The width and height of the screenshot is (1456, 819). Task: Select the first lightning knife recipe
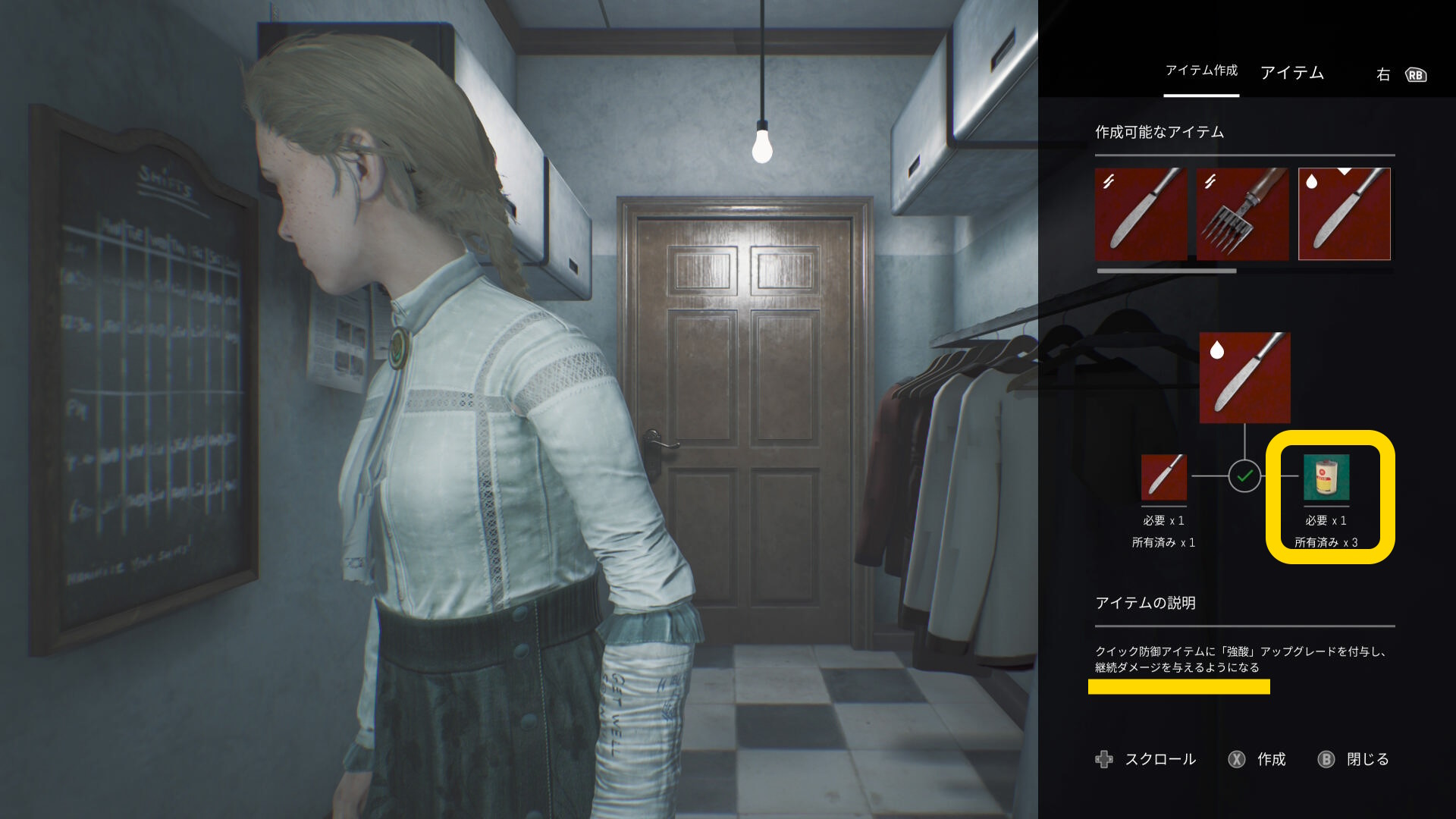pos(1141,214)
